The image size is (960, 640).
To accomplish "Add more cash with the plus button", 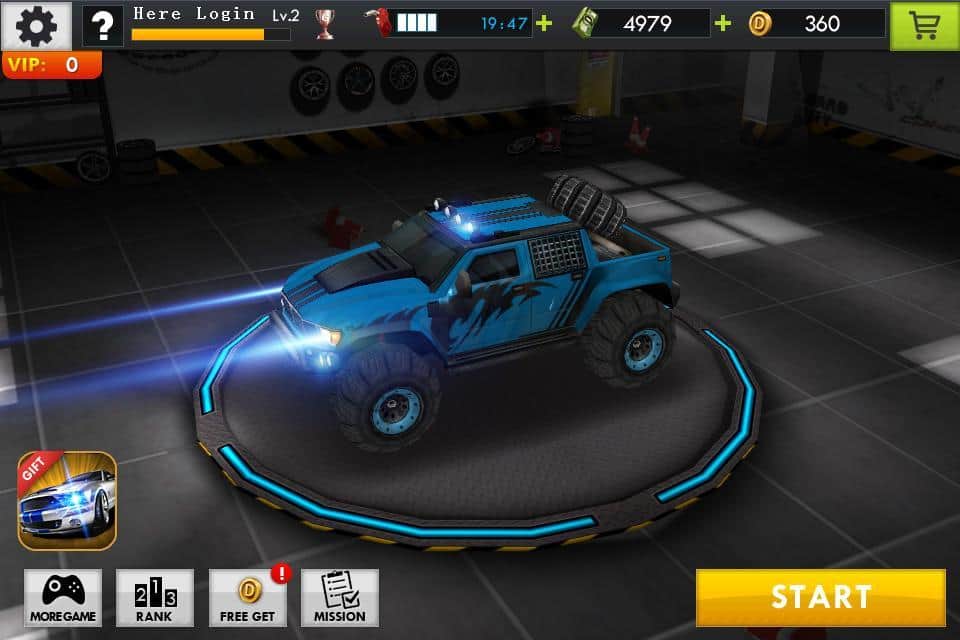I will (723, 23).
